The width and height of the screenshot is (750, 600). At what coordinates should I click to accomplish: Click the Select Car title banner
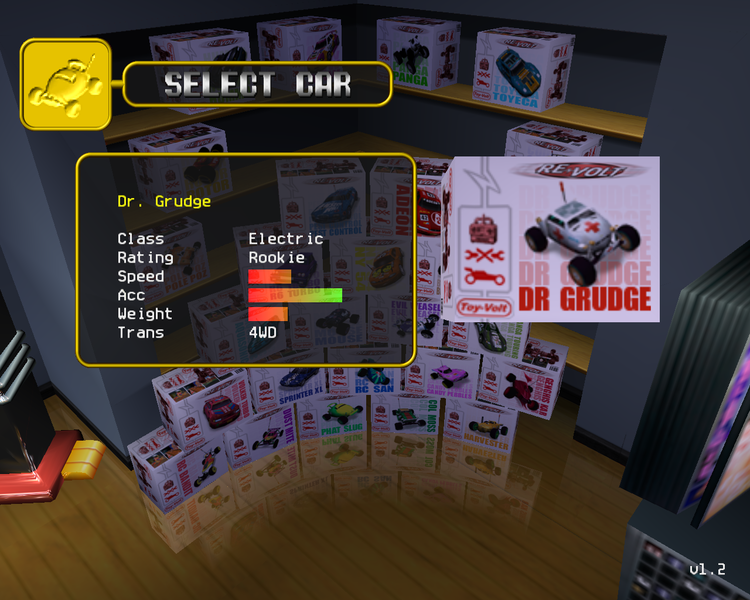pos(257,85)
